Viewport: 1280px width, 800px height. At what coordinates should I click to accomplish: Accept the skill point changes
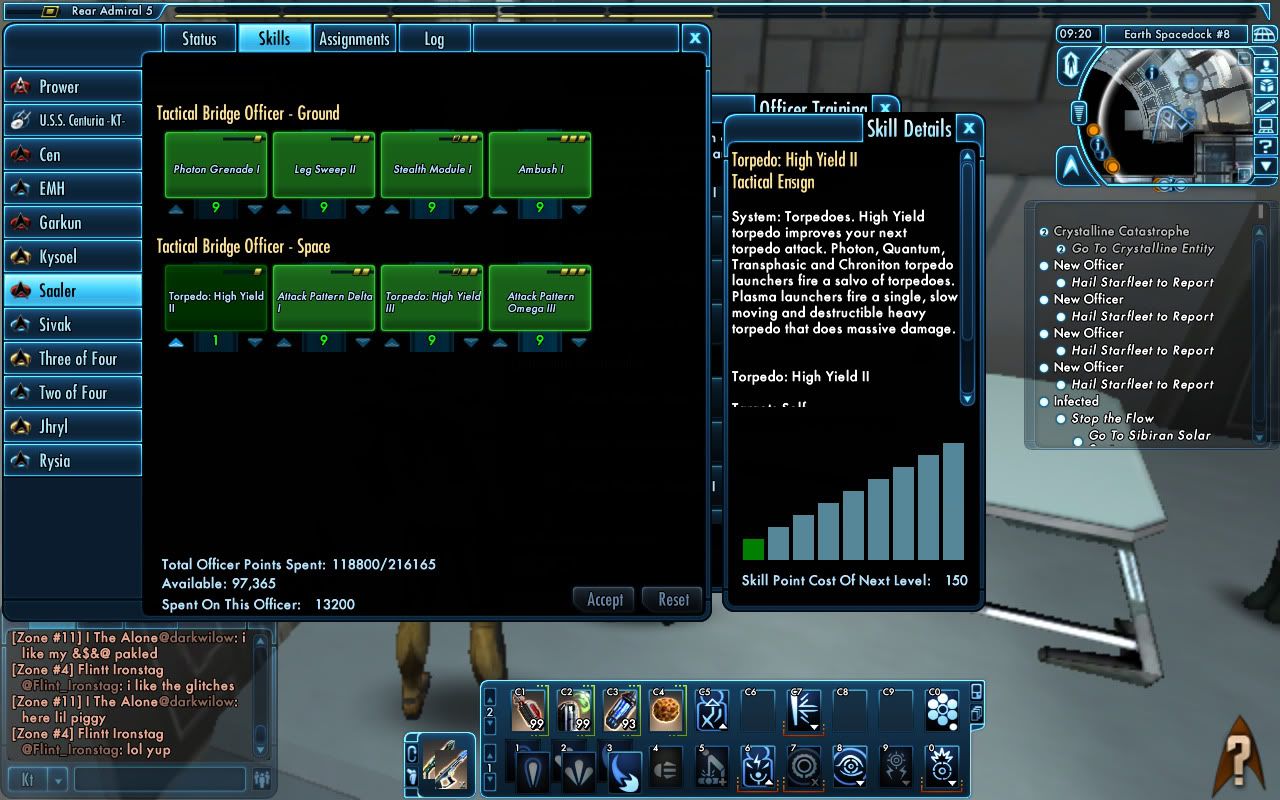(605, 600)
